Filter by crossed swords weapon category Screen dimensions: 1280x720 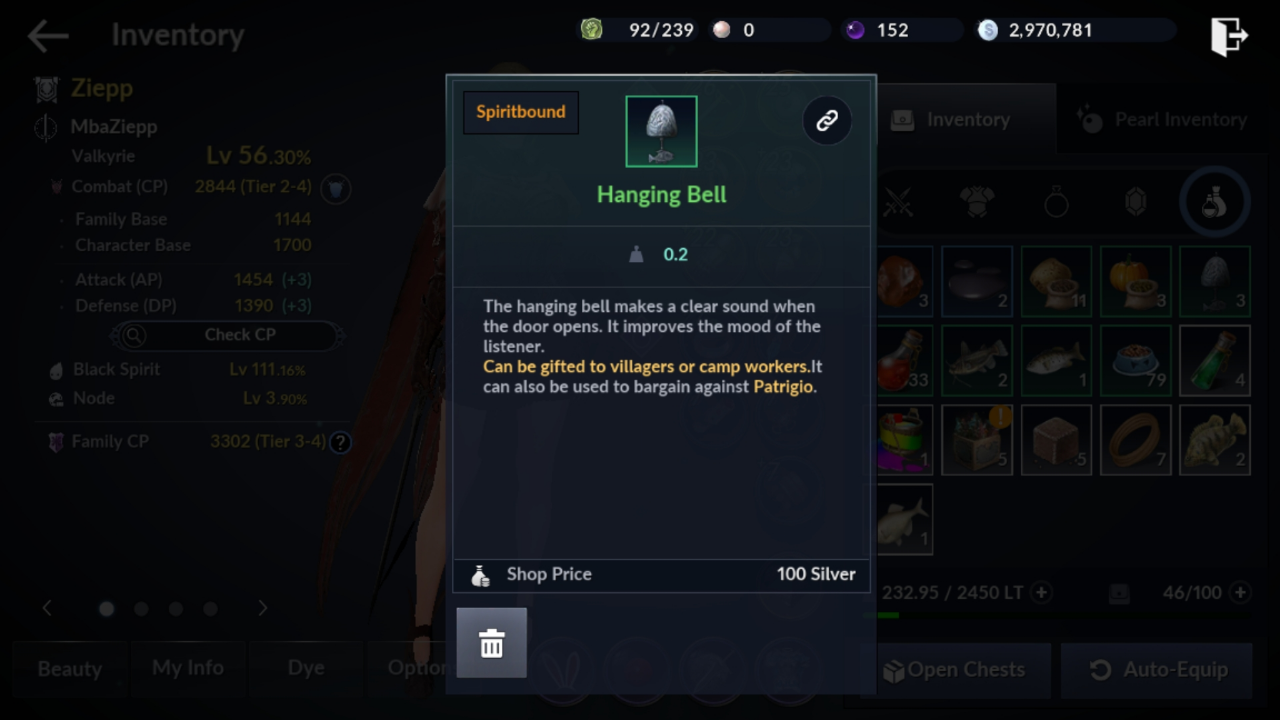[x=898, y=202]
